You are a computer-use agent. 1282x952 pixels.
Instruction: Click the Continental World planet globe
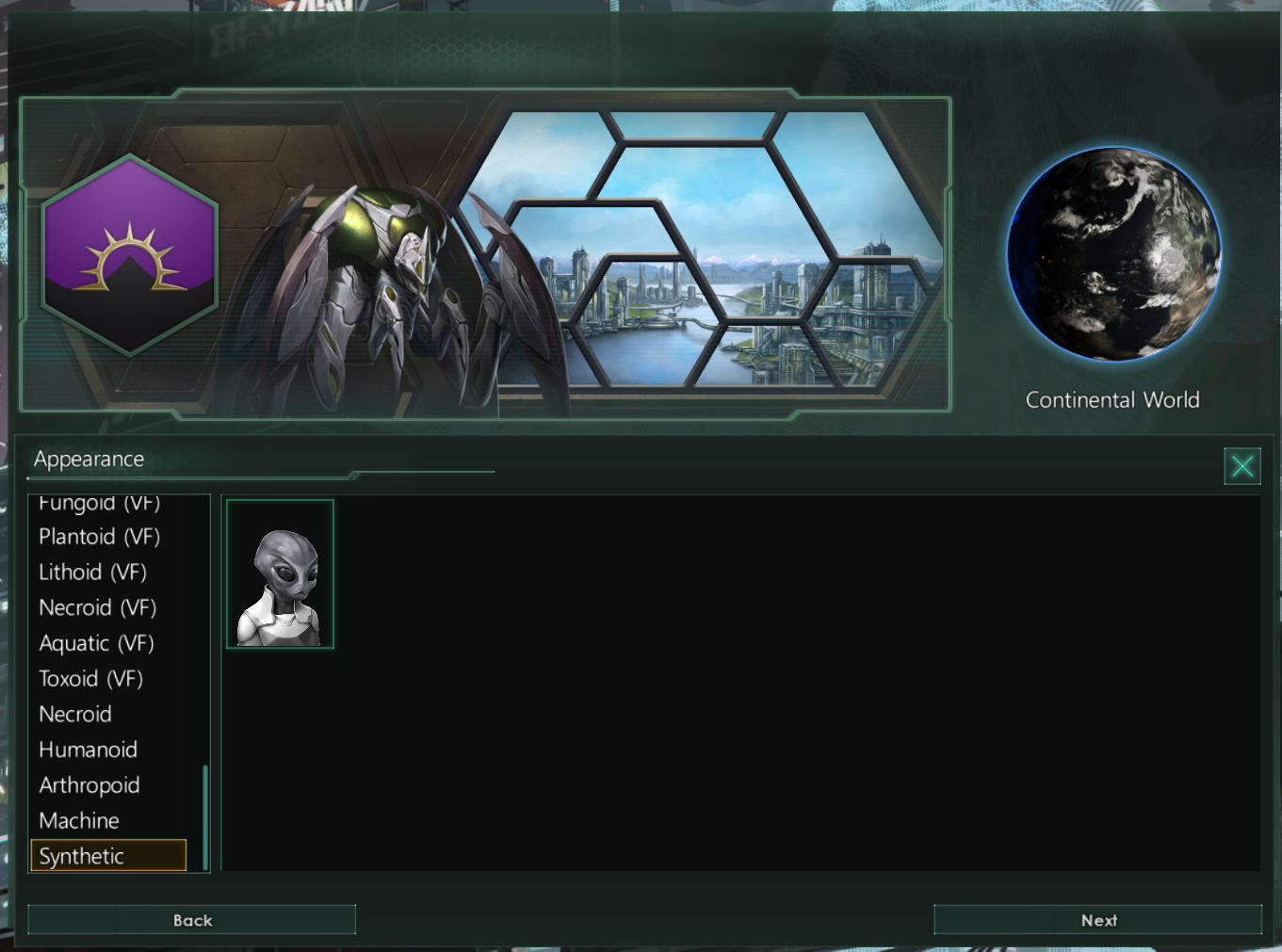(x=1114, y=254)
